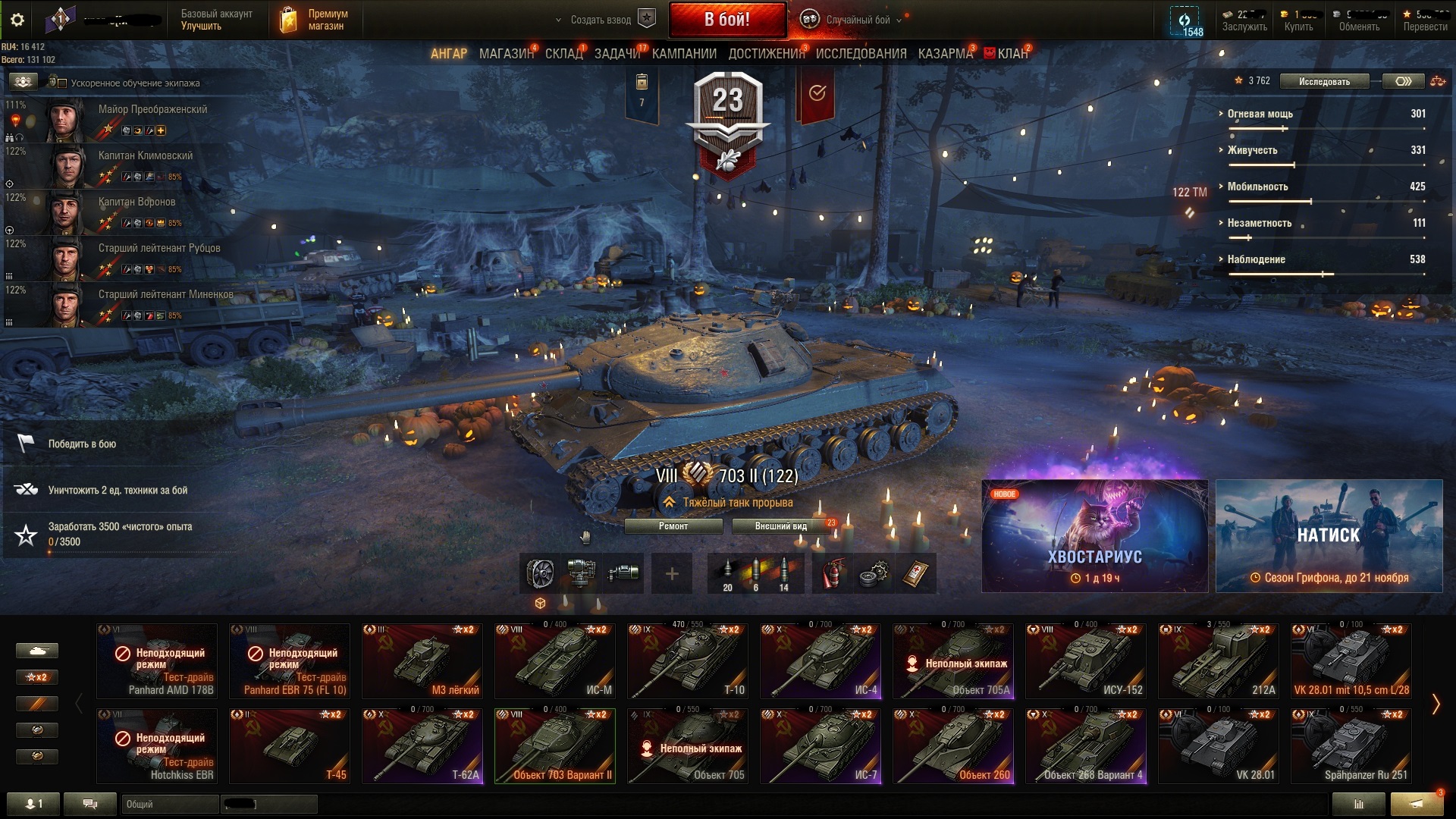
Task: Click the Ремонт button
Action: [673, 526]
